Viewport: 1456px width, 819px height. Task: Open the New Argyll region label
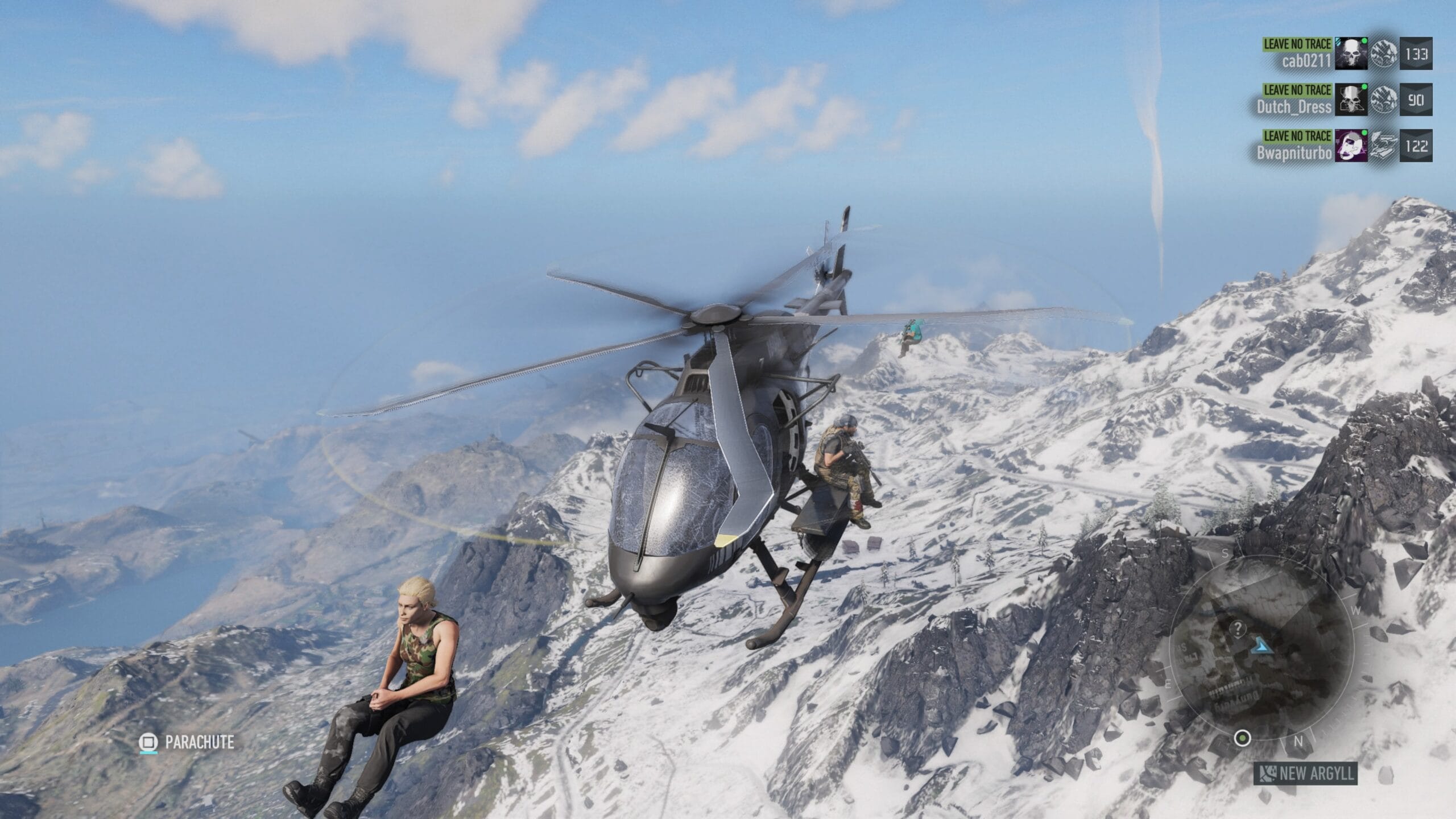[x=1306, y=773]
